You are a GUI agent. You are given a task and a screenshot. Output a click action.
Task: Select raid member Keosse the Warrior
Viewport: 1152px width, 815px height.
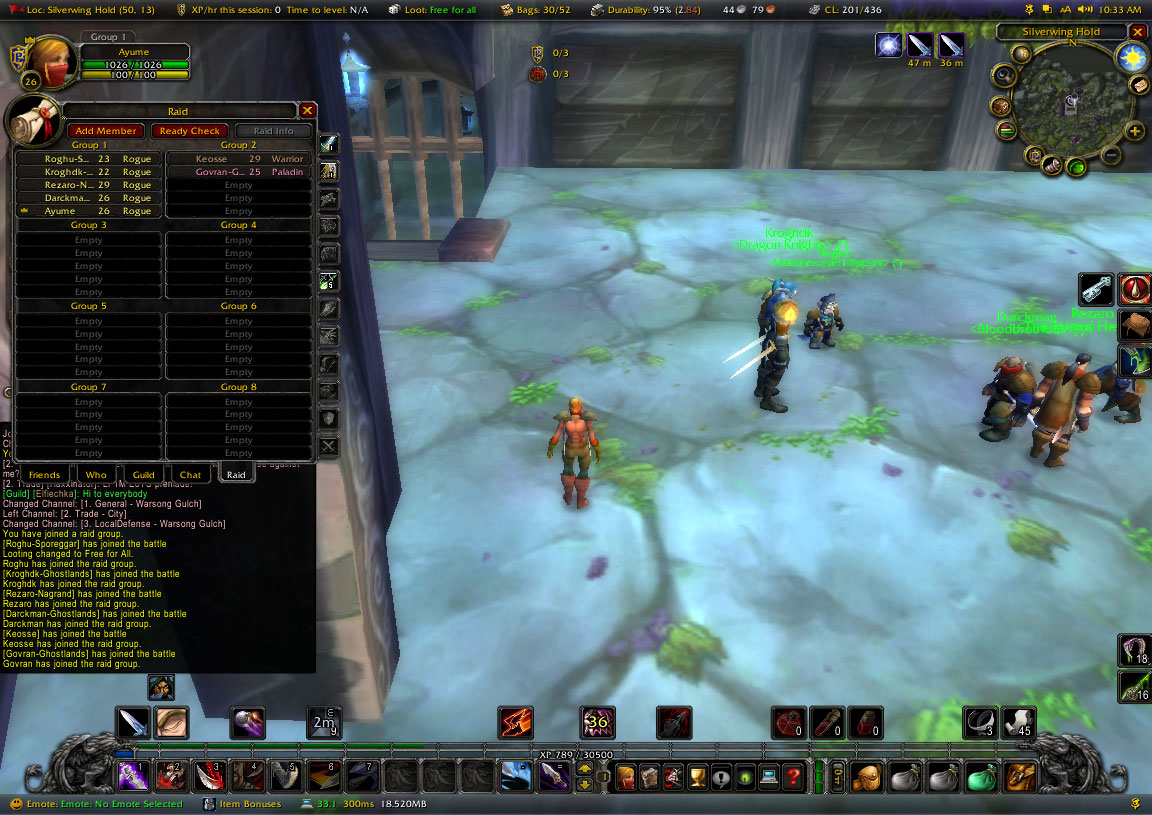(x=238, y=159)
